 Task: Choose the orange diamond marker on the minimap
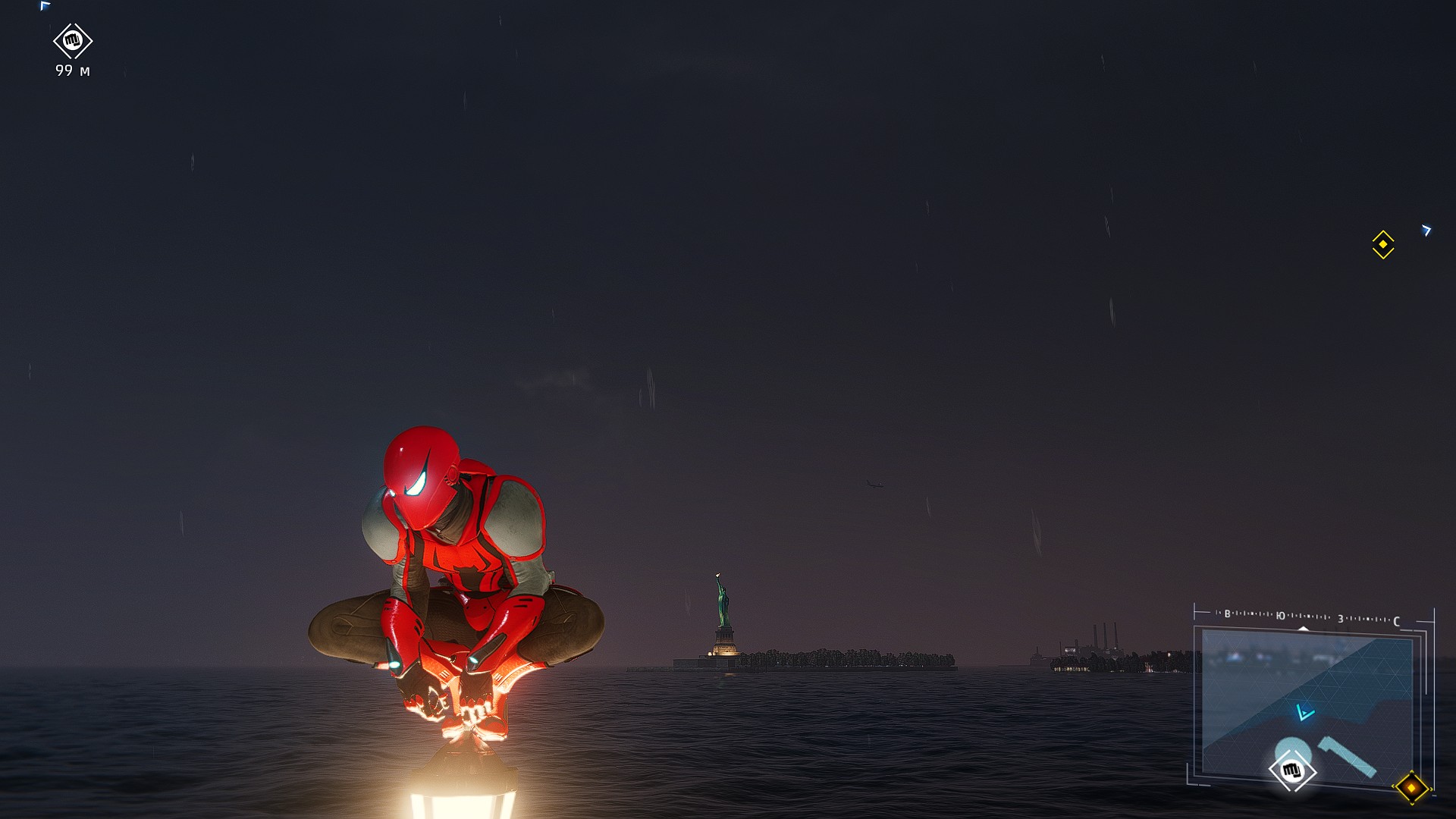1410,788
